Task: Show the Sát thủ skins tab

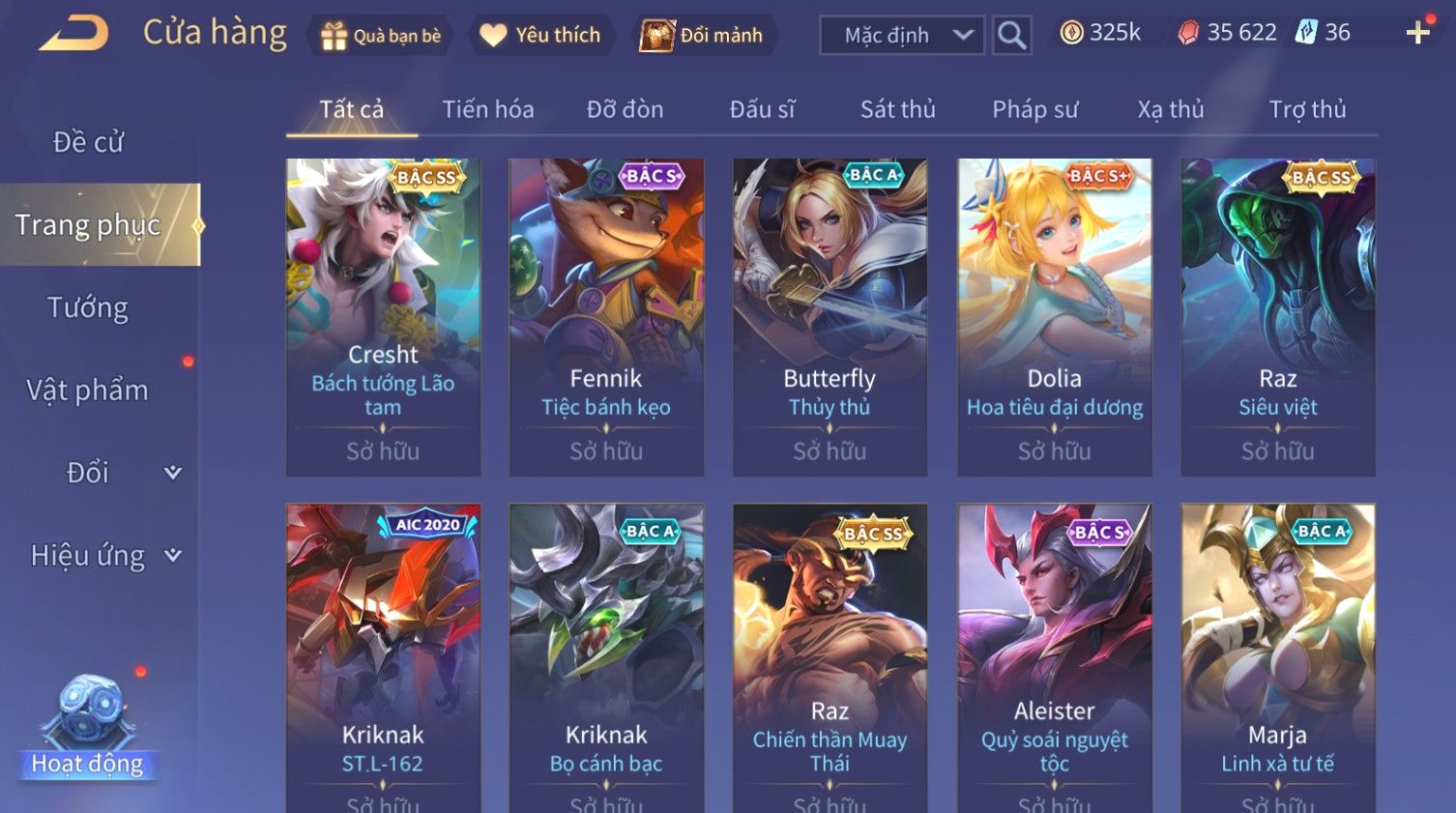Action: pos(897,109)
